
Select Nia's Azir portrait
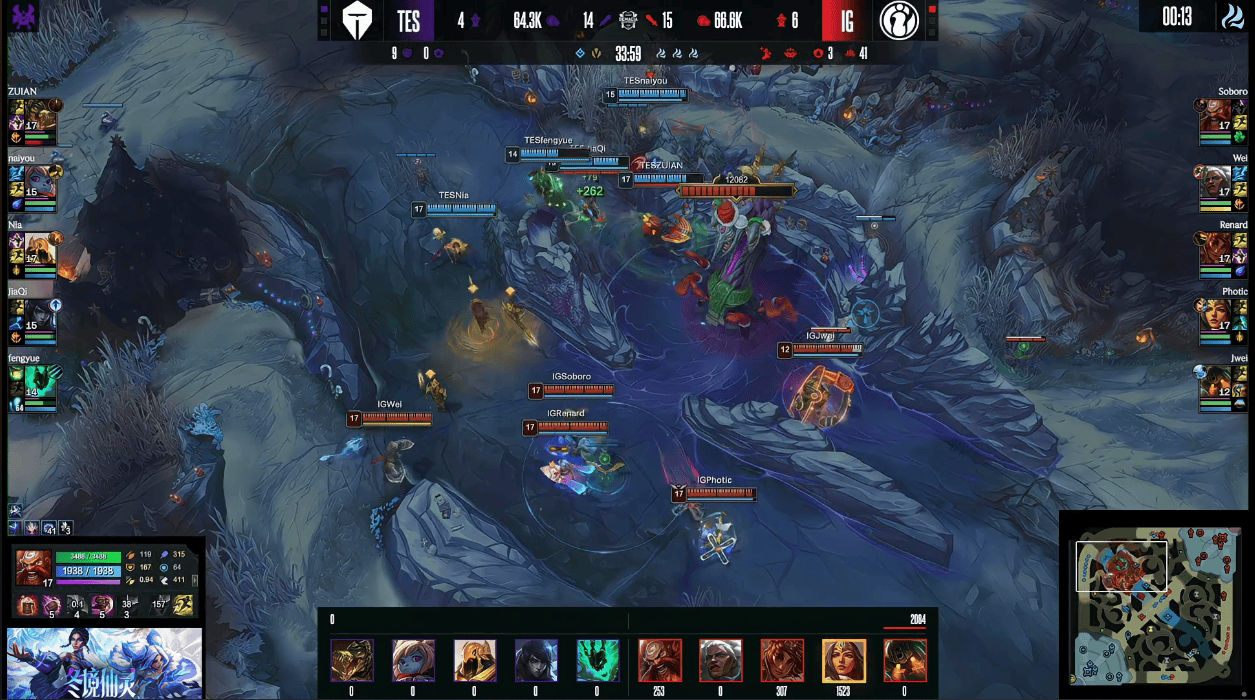[x=40, y=247]
